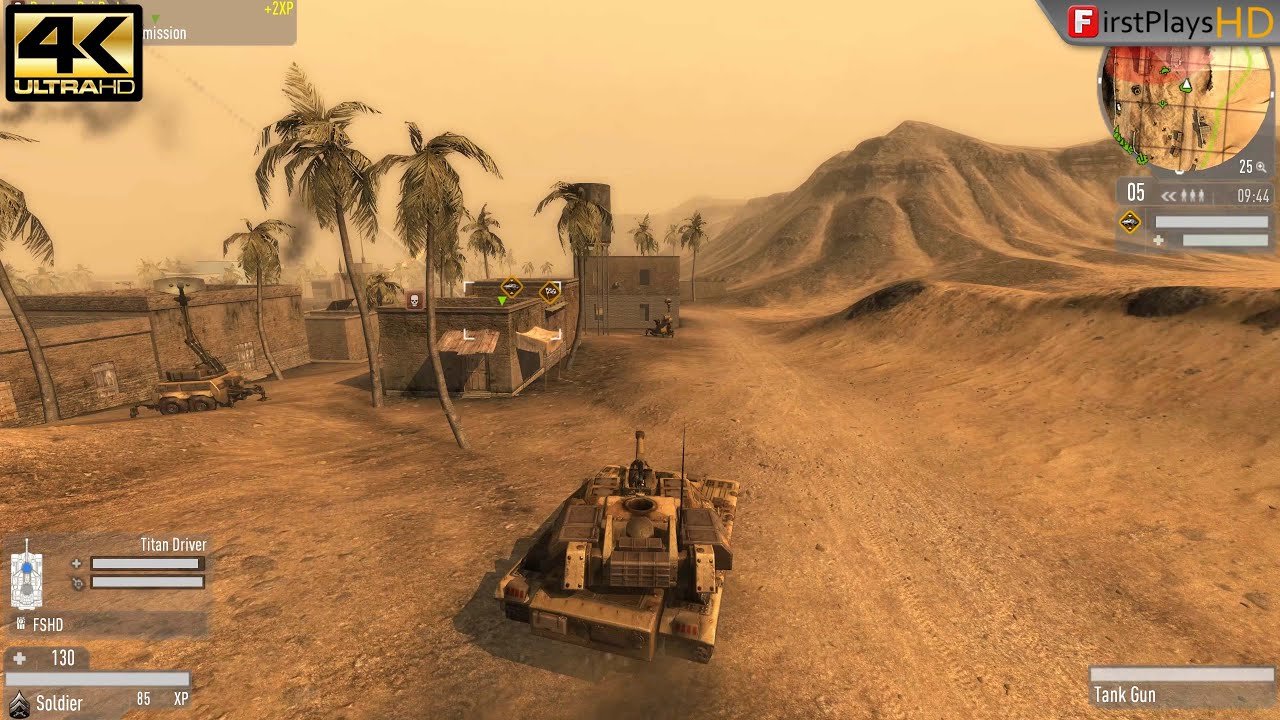Click the Soldier XP progress bar
Image resolution: width=1280 pixels, height=720 pixels.
97,678
